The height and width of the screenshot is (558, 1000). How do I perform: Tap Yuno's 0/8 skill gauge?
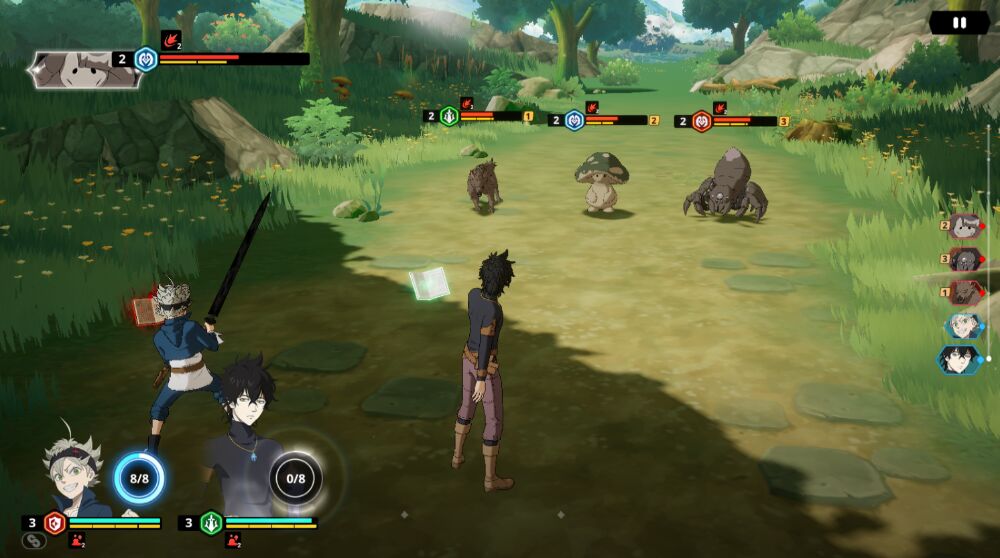point(295,478)
